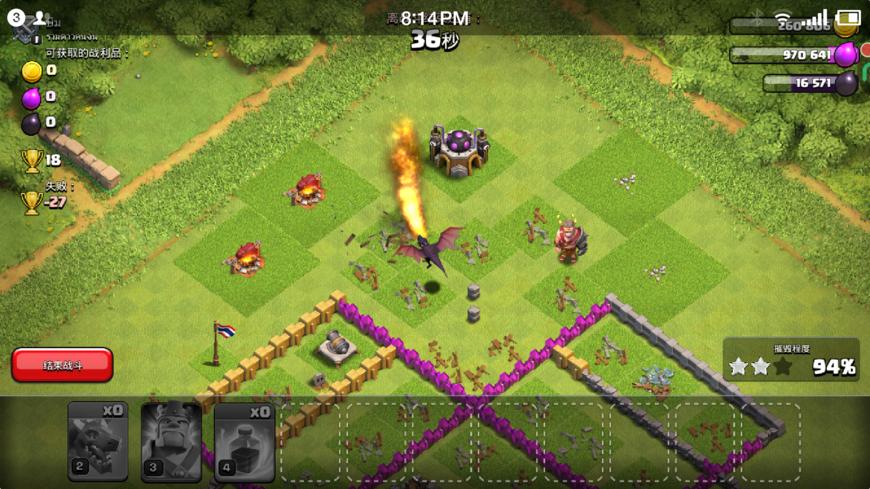
Task: Select the spell potion card
Action: (245, 441)
